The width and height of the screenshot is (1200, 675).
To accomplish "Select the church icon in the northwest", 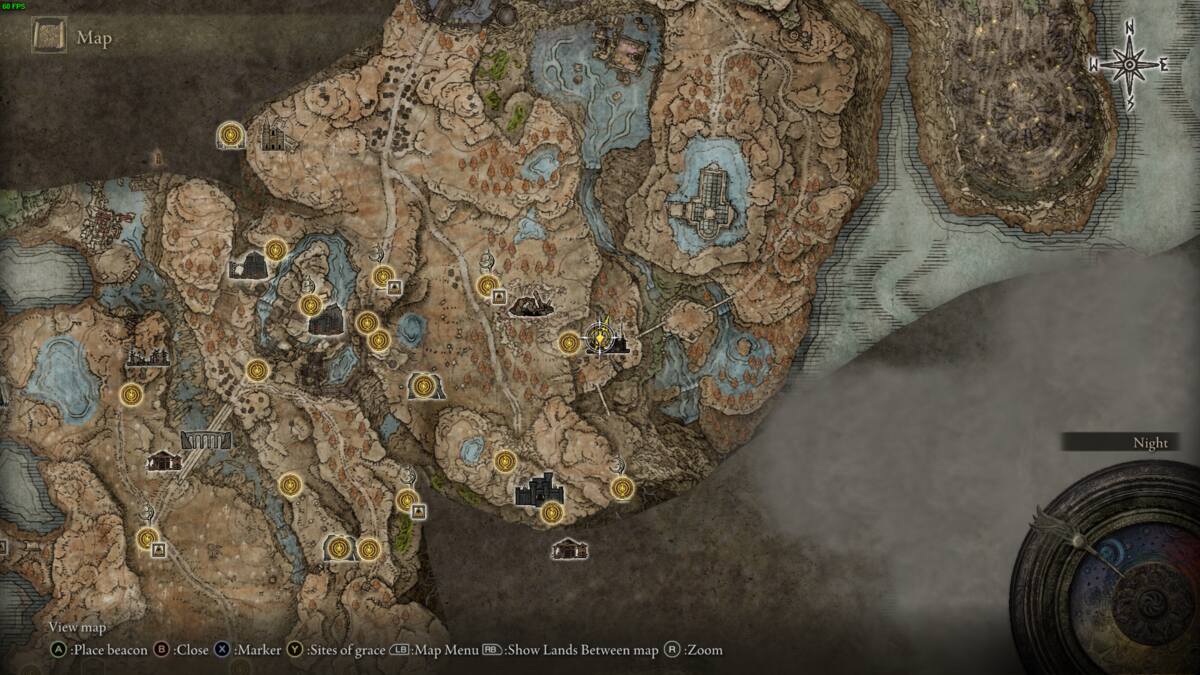I will point(274,137).
